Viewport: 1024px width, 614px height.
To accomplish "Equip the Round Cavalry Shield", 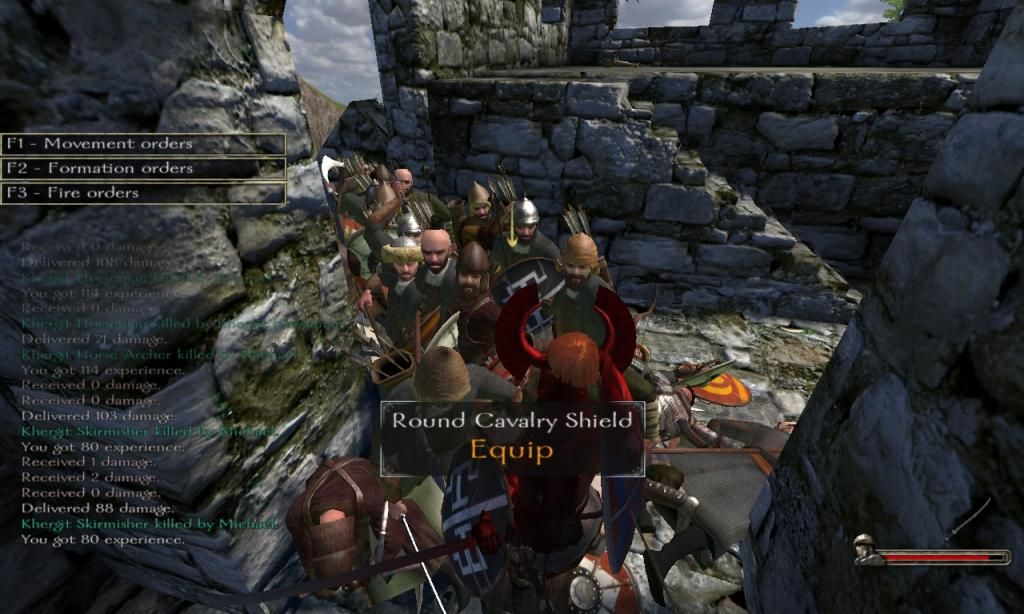I will pyautogui.click(x=512, y=450).
